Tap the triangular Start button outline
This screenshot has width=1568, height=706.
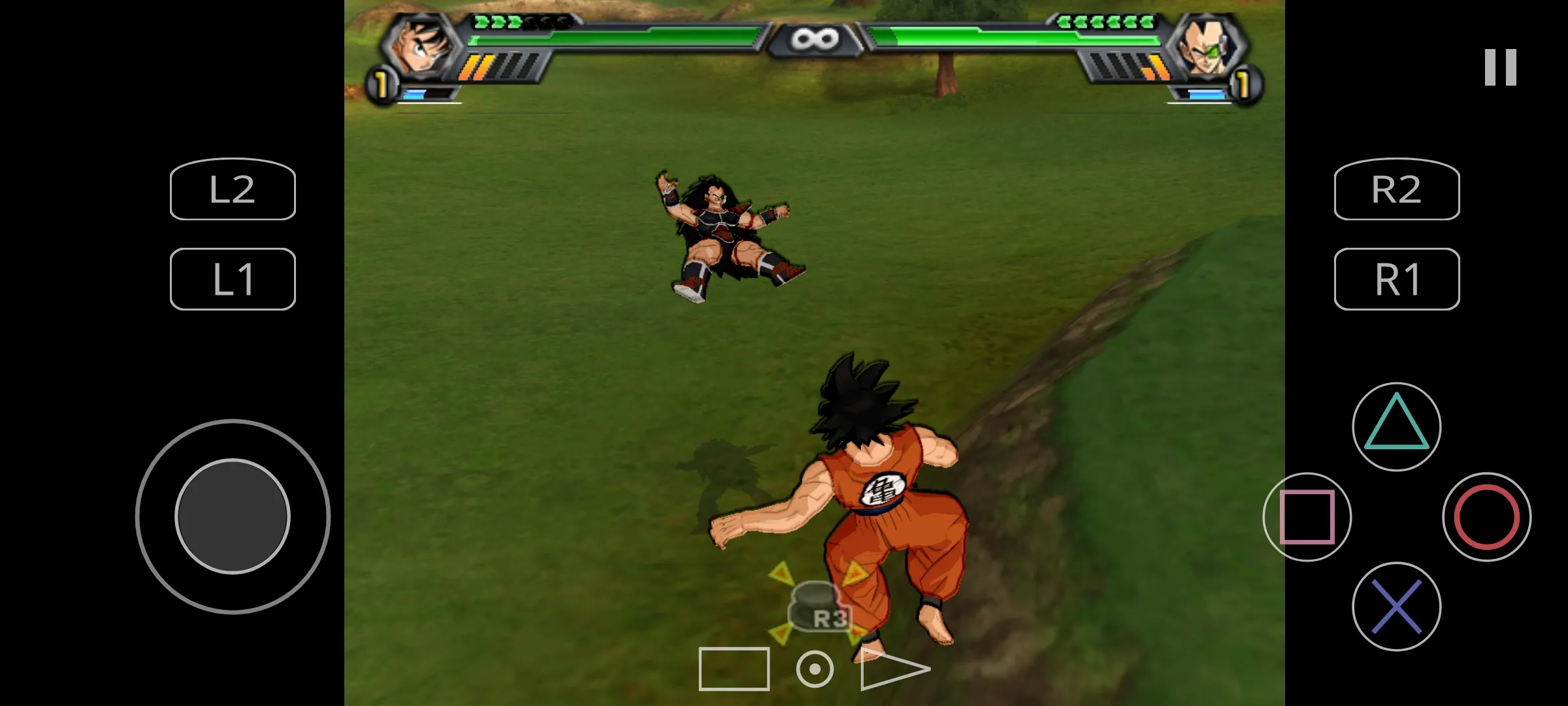892,669
